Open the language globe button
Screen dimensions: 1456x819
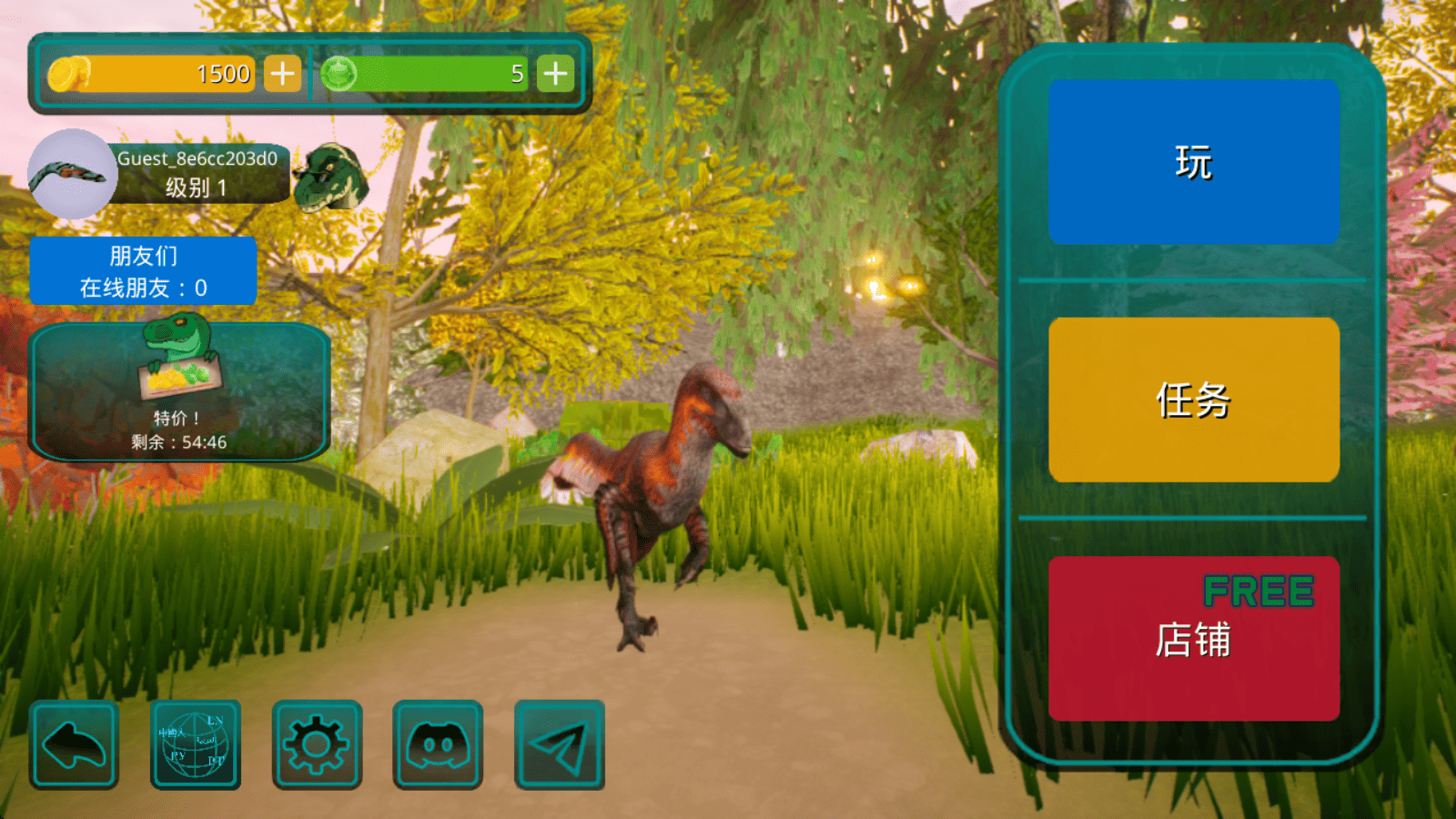(195, 744)
